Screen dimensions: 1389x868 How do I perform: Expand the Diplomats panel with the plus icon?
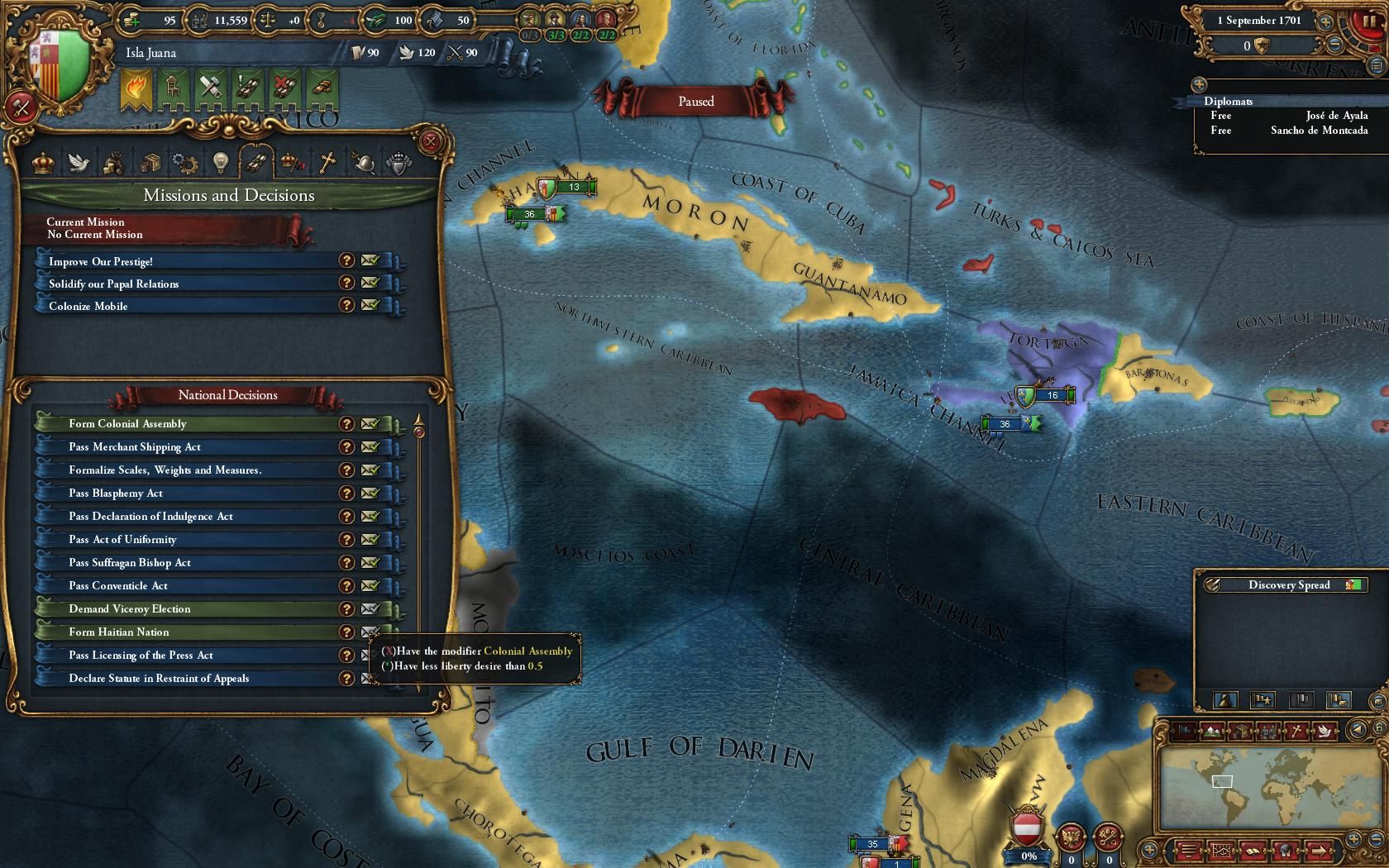(x=1198, y=83)
